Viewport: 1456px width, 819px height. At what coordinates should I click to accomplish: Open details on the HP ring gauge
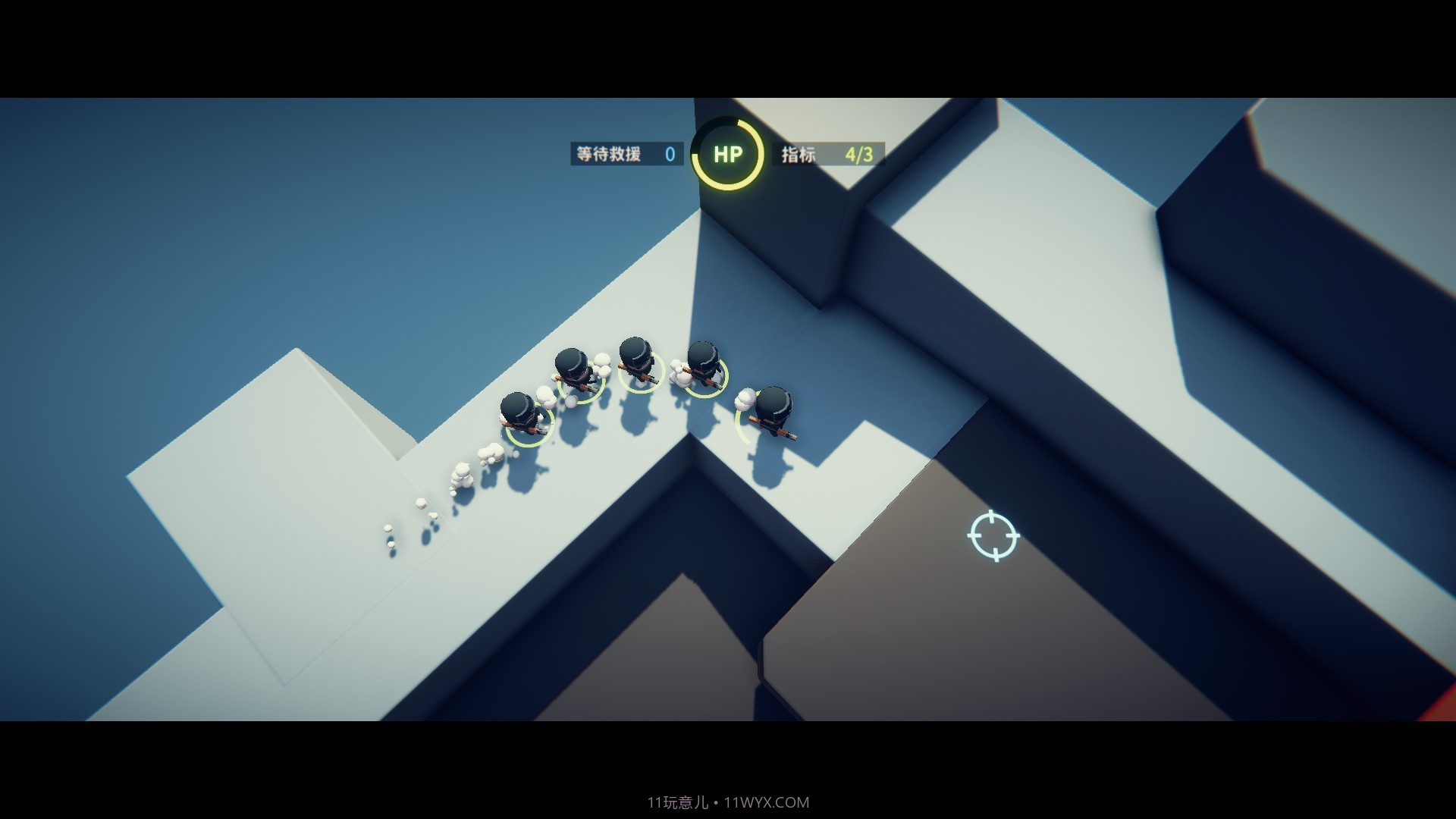pyautogui.click(x=729, y=153)
